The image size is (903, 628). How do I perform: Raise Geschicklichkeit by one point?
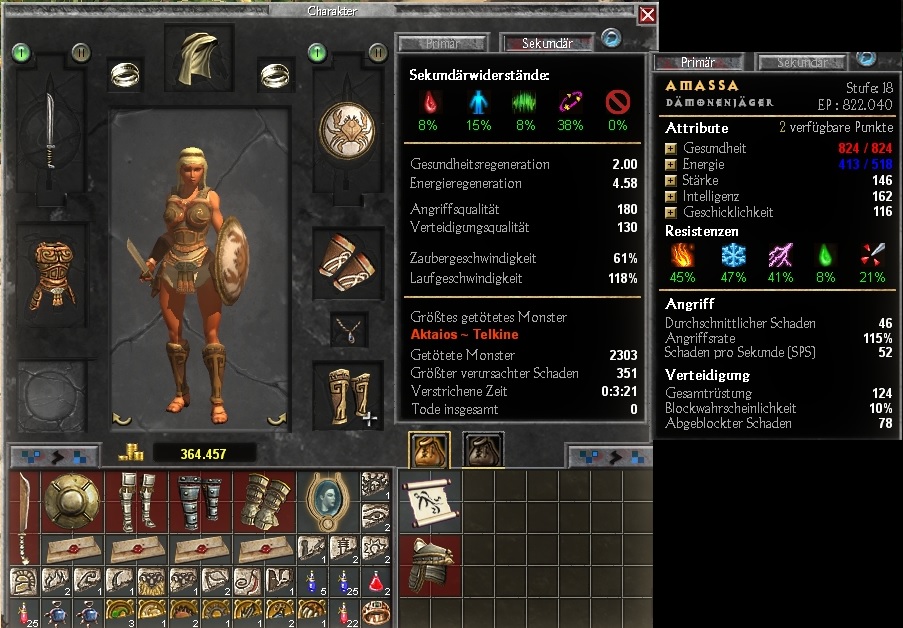pyautogui.click(x=672, y=213)
